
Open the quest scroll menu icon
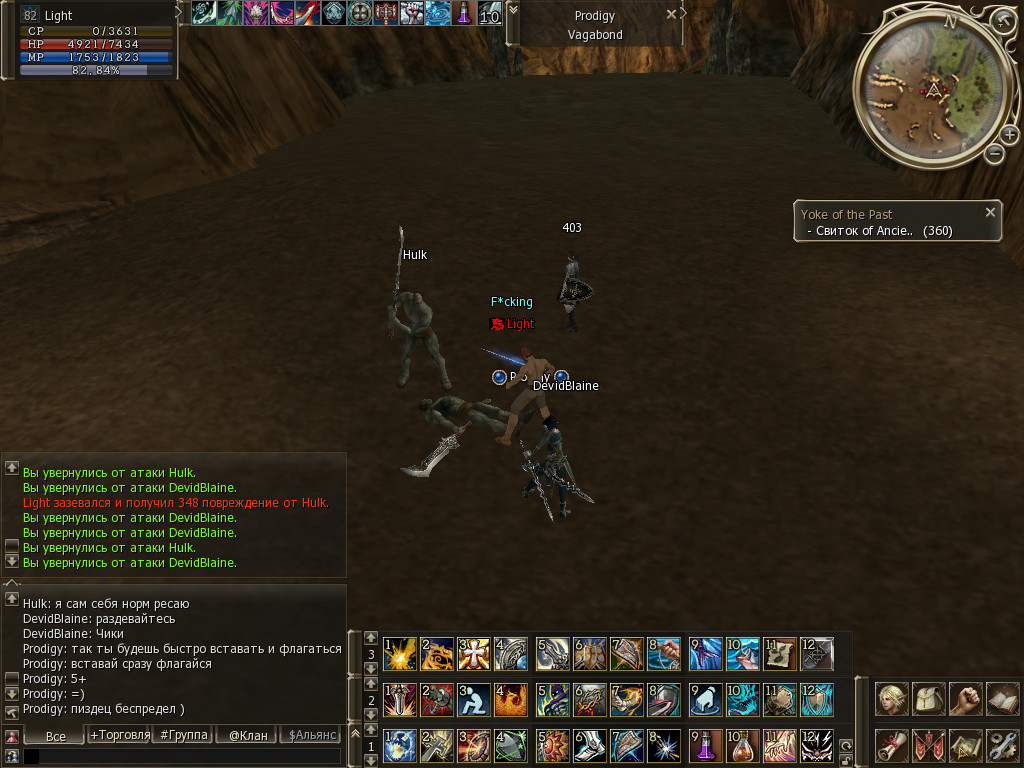click(x=891, y=745)
